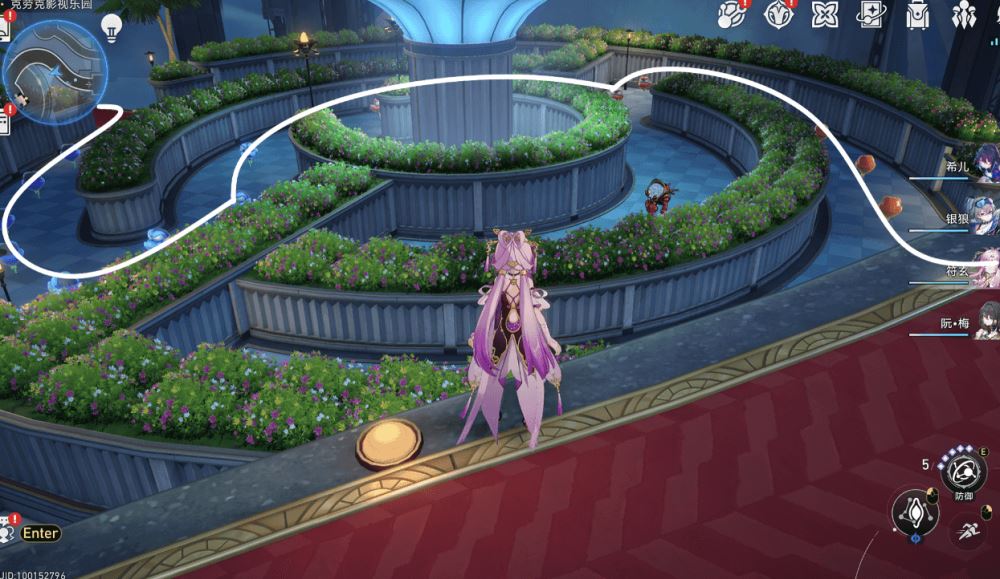Open the chat icon beside Enter
The image size is (1000, 579).
[10, 532]
